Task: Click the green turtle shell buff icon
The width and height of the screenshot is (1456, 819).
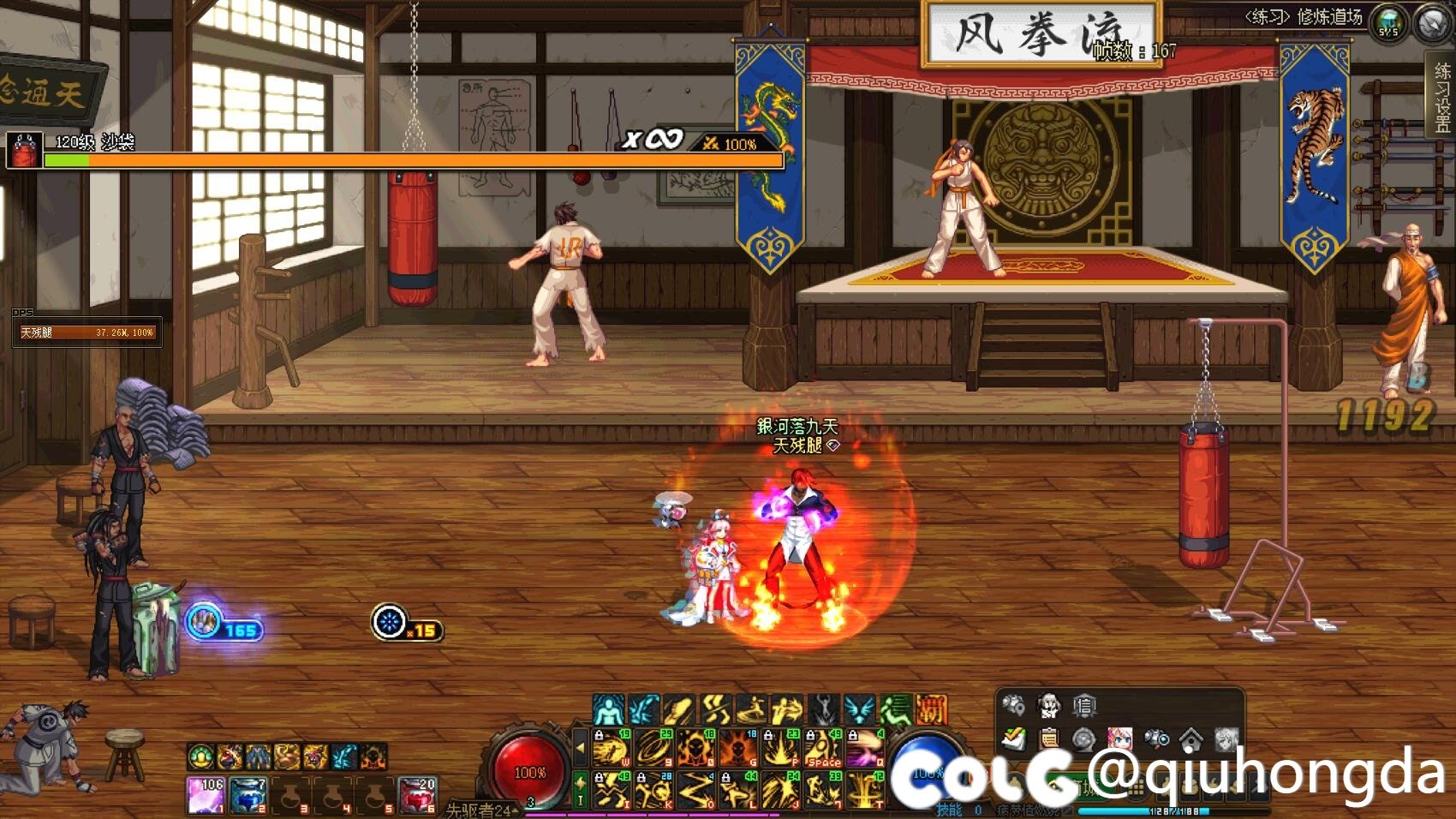Action: [201, 756]
